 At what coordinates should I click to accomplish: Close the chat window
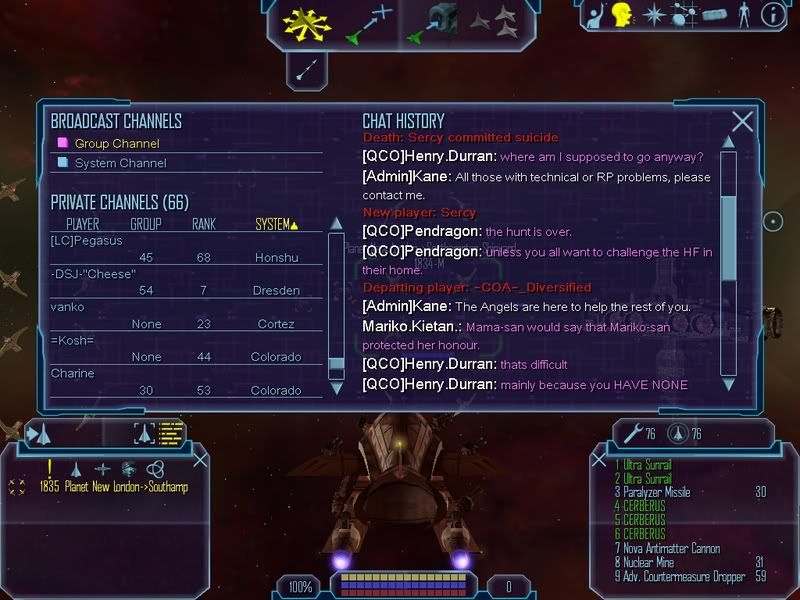(x=742, y=122)
